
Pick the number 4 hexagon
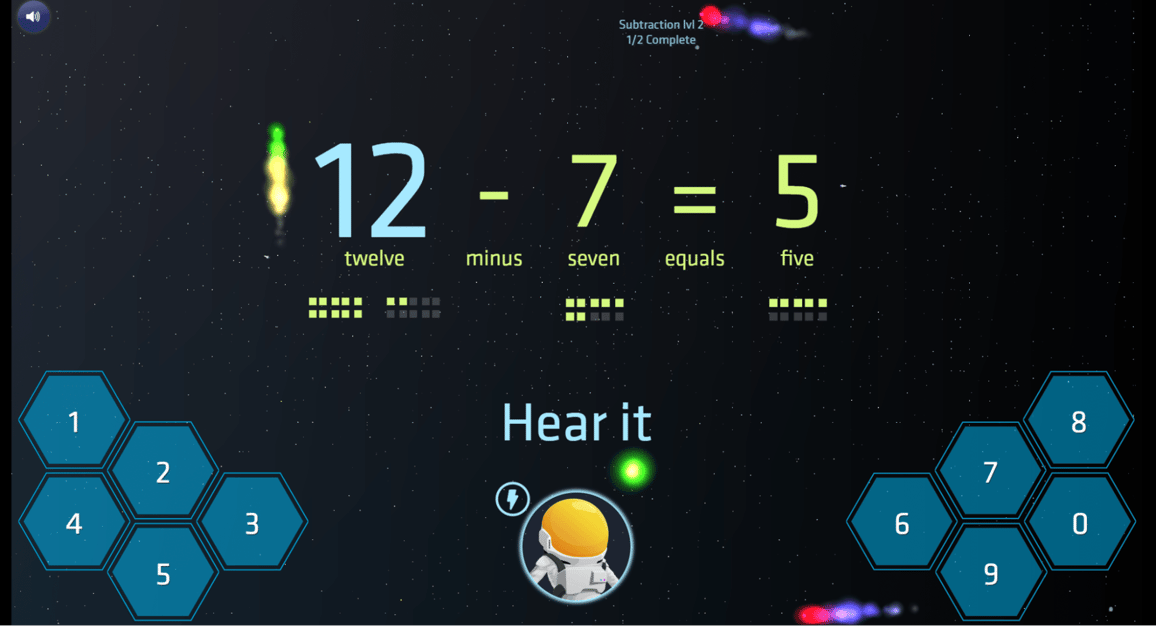coord(74,523)
